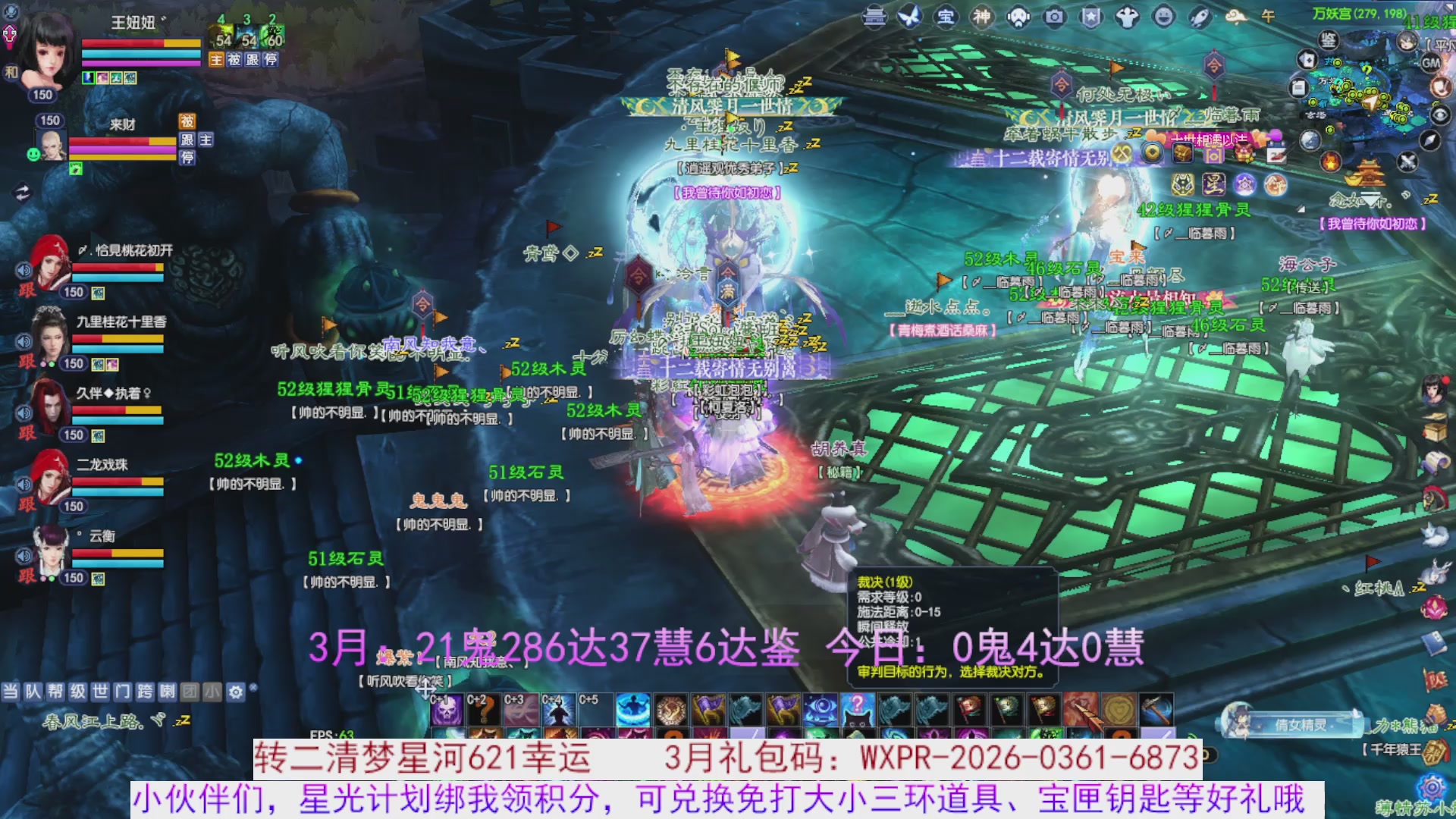Image resolution: width=1456 pixels, height=819 pixels.
Task: Click the 倩女精灵 assistant bar
Action: click(x=1302, y=723)
